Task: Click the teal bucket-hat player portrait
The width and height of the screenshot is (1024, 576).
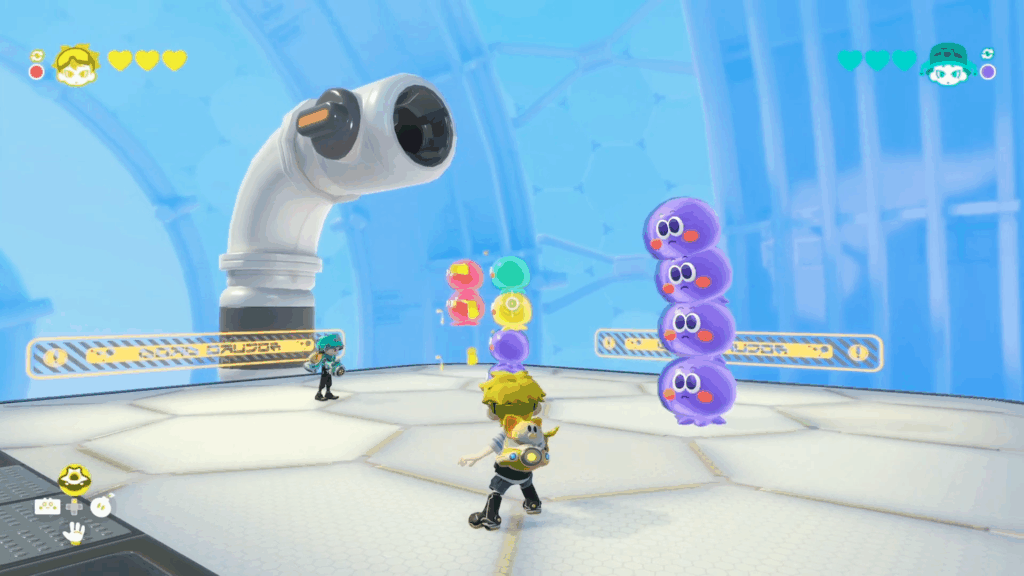Action: coord(947,63)
